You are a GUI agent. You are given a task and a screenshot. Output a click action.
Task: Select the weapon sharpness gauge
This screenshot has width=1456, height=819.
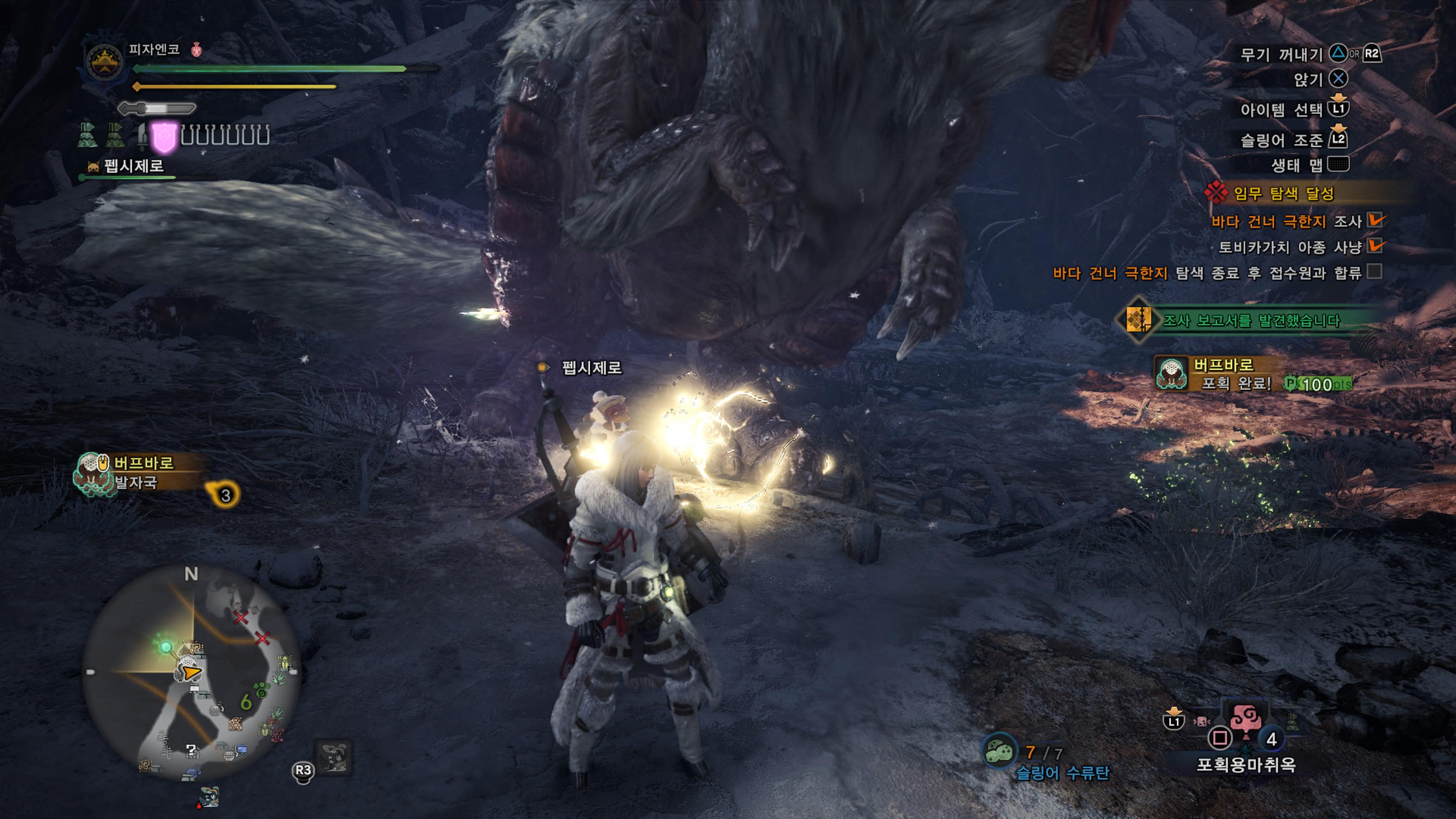[157, 107]
